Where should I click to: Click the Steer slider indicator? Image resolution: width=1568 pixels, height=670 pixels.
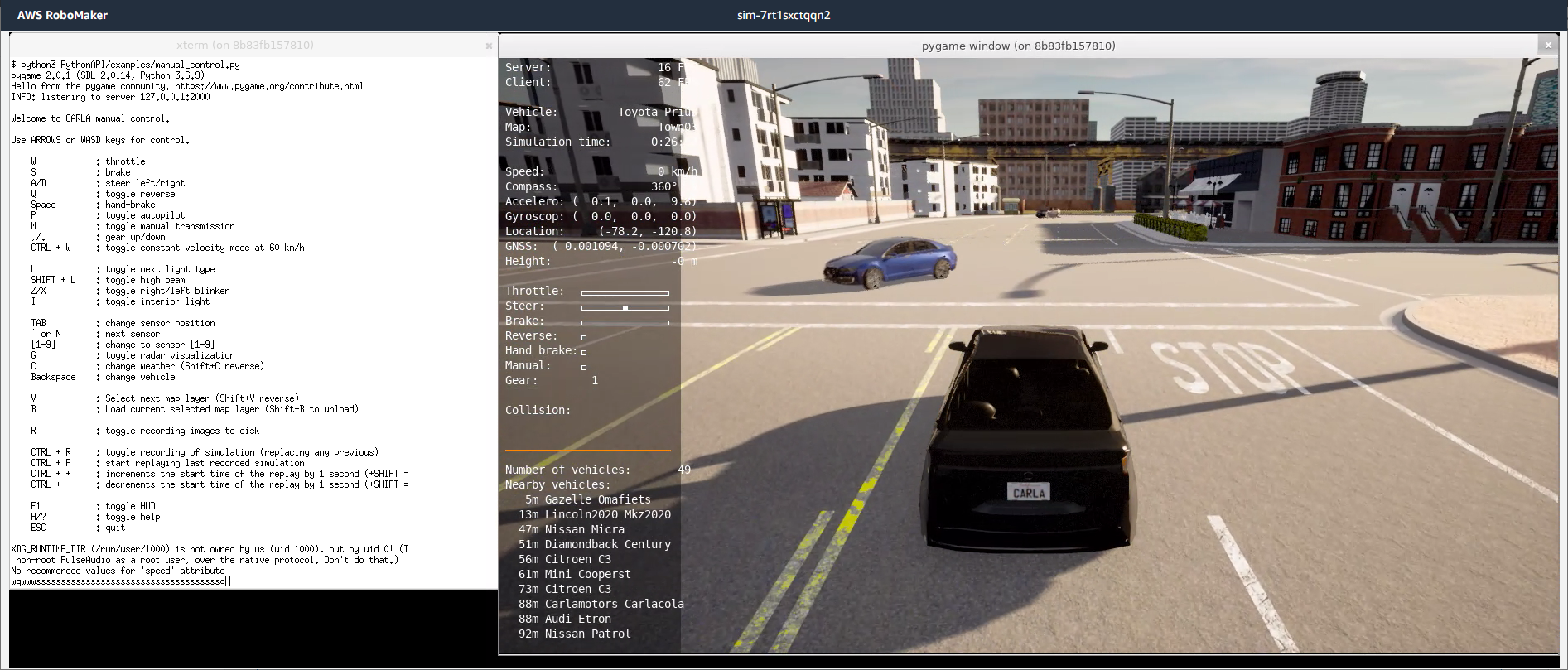625,307
